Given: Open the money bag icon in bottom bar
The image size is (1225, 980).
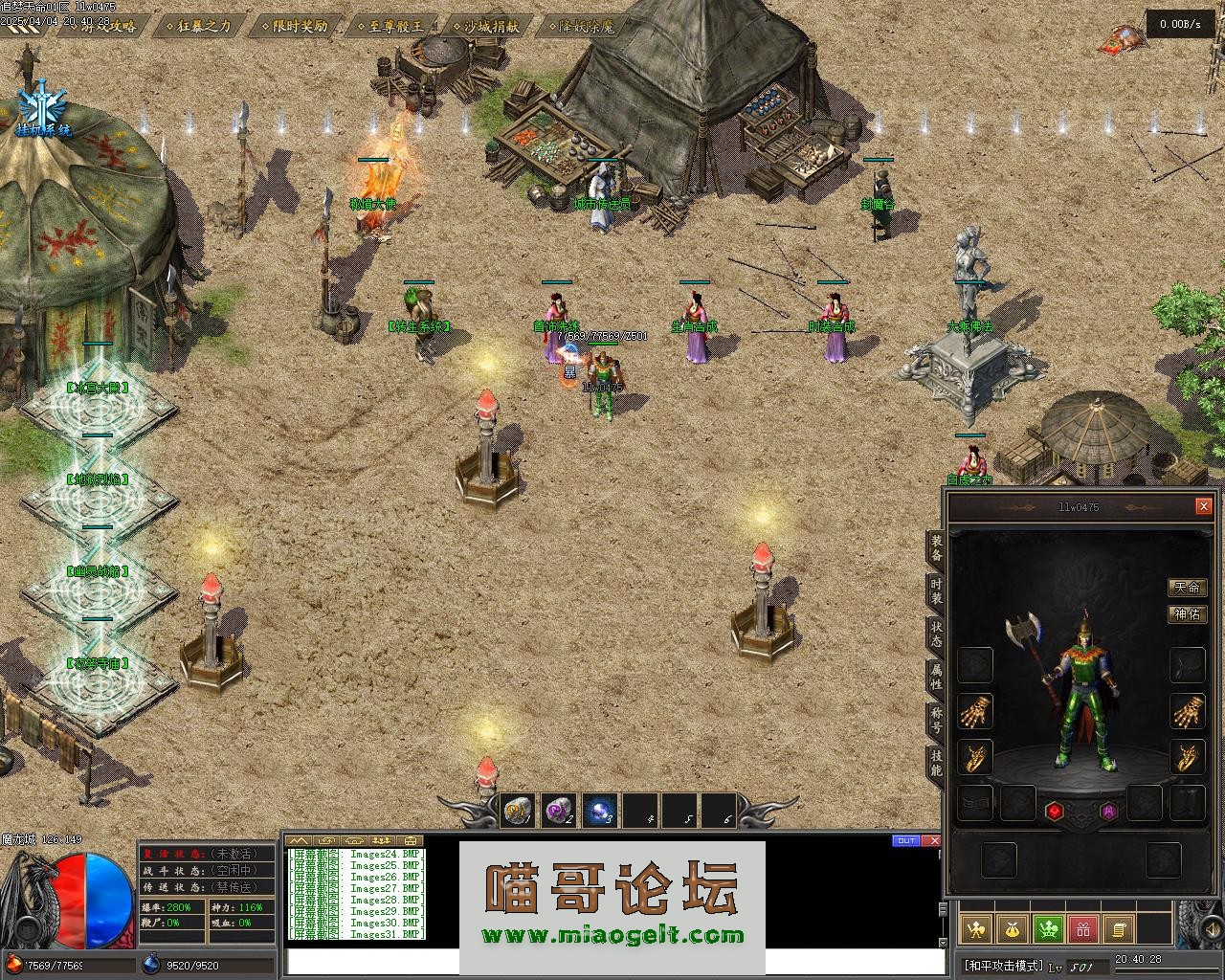Looking at the screenshot, I should point(1013,928).
